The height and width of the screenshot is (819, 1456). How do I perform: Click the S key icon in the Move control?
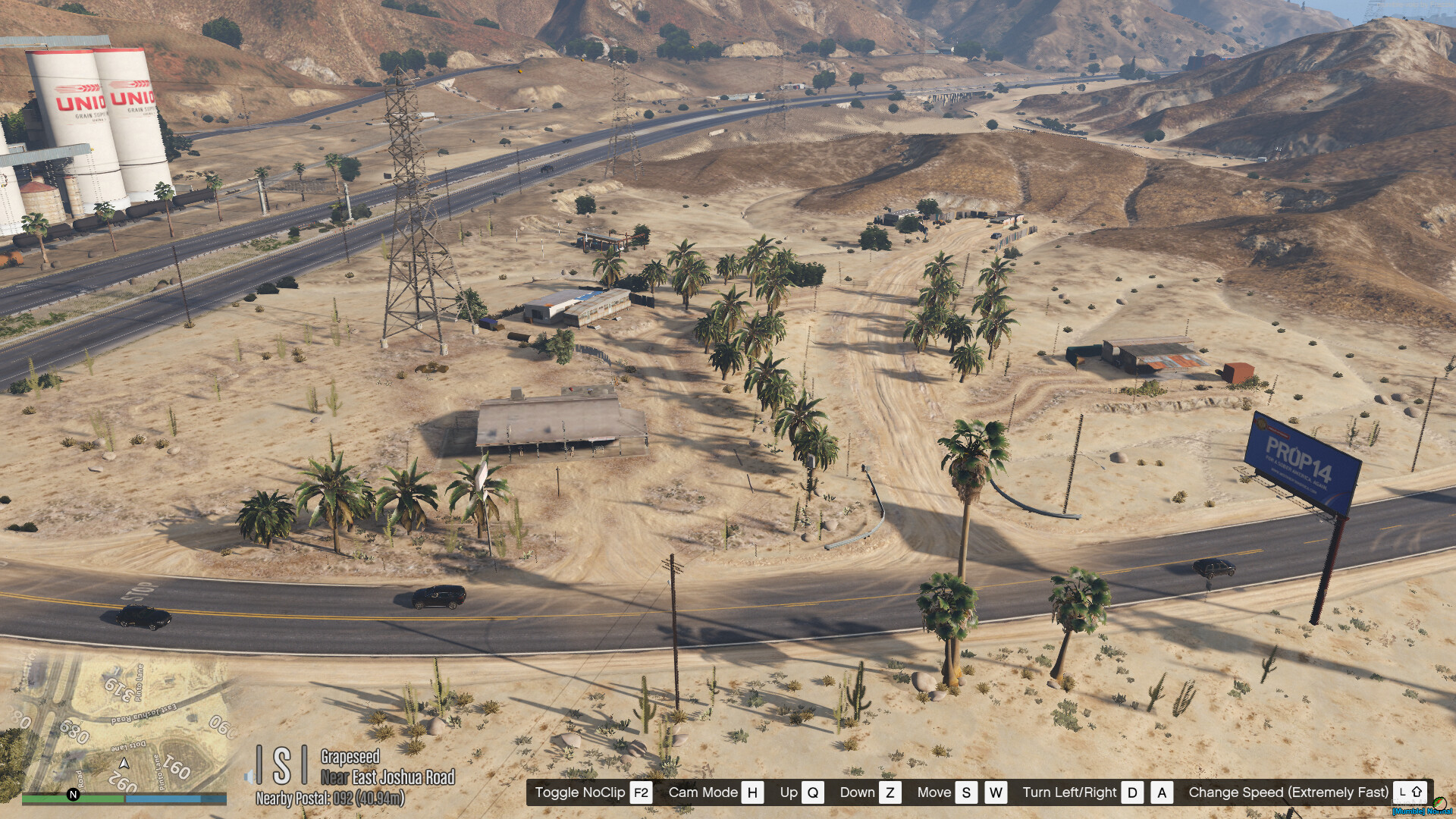[966, 792]
